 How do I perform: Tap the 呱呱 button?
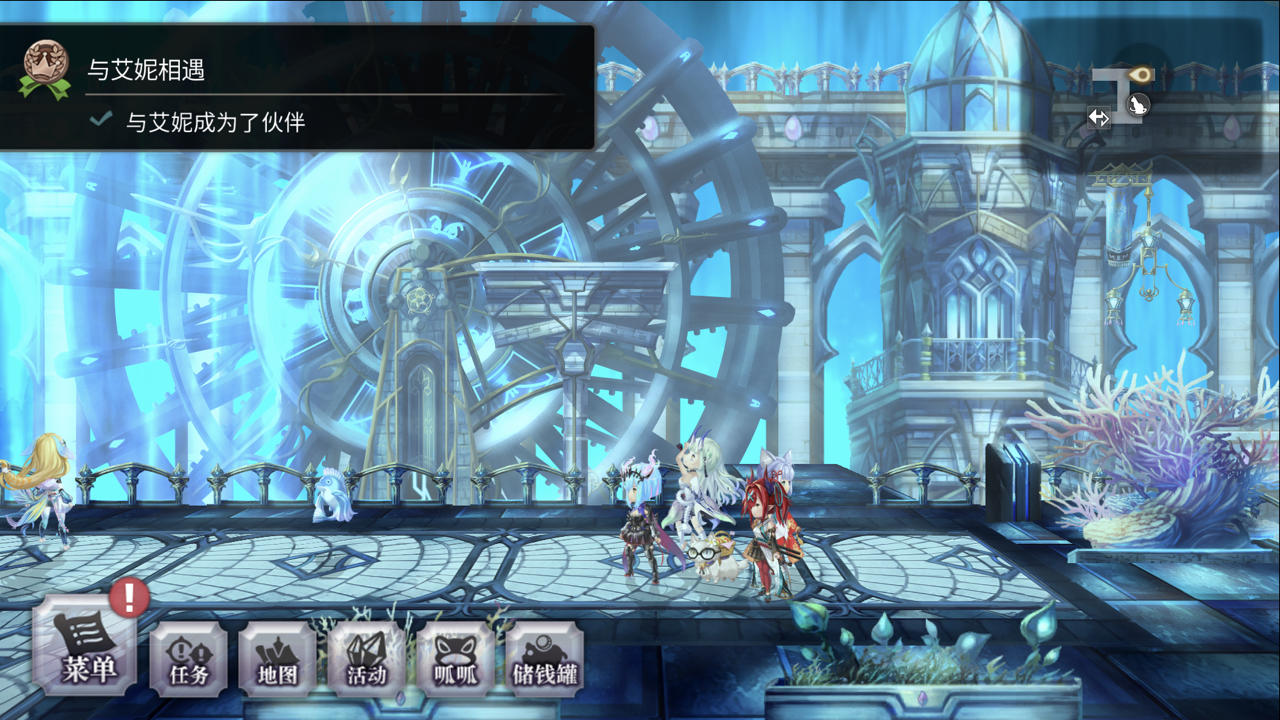point(455,659)
